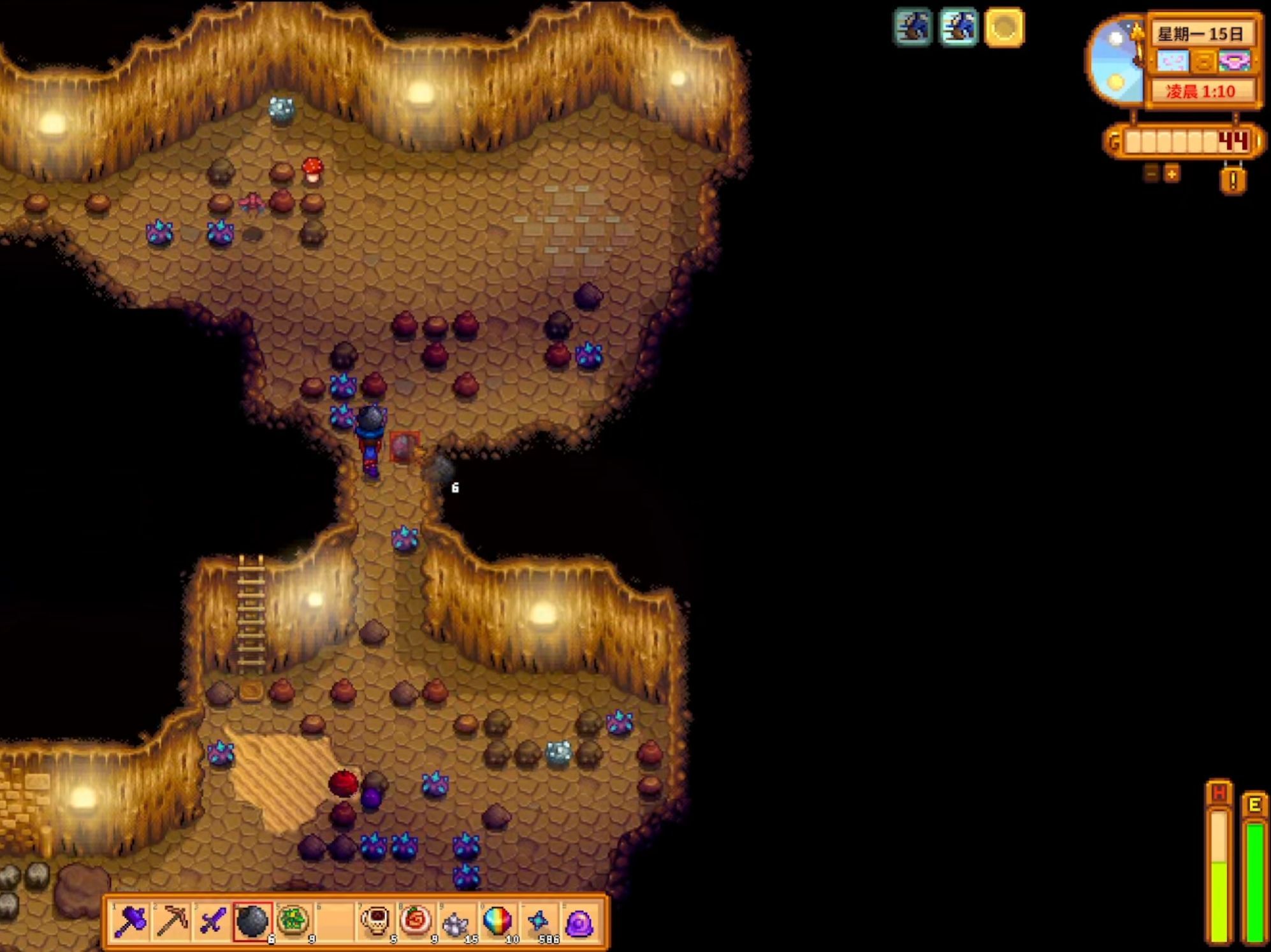The height and width of the screenshot is (952, 1271).
Task: Select the coffee cup item
Action: (375, 921)
